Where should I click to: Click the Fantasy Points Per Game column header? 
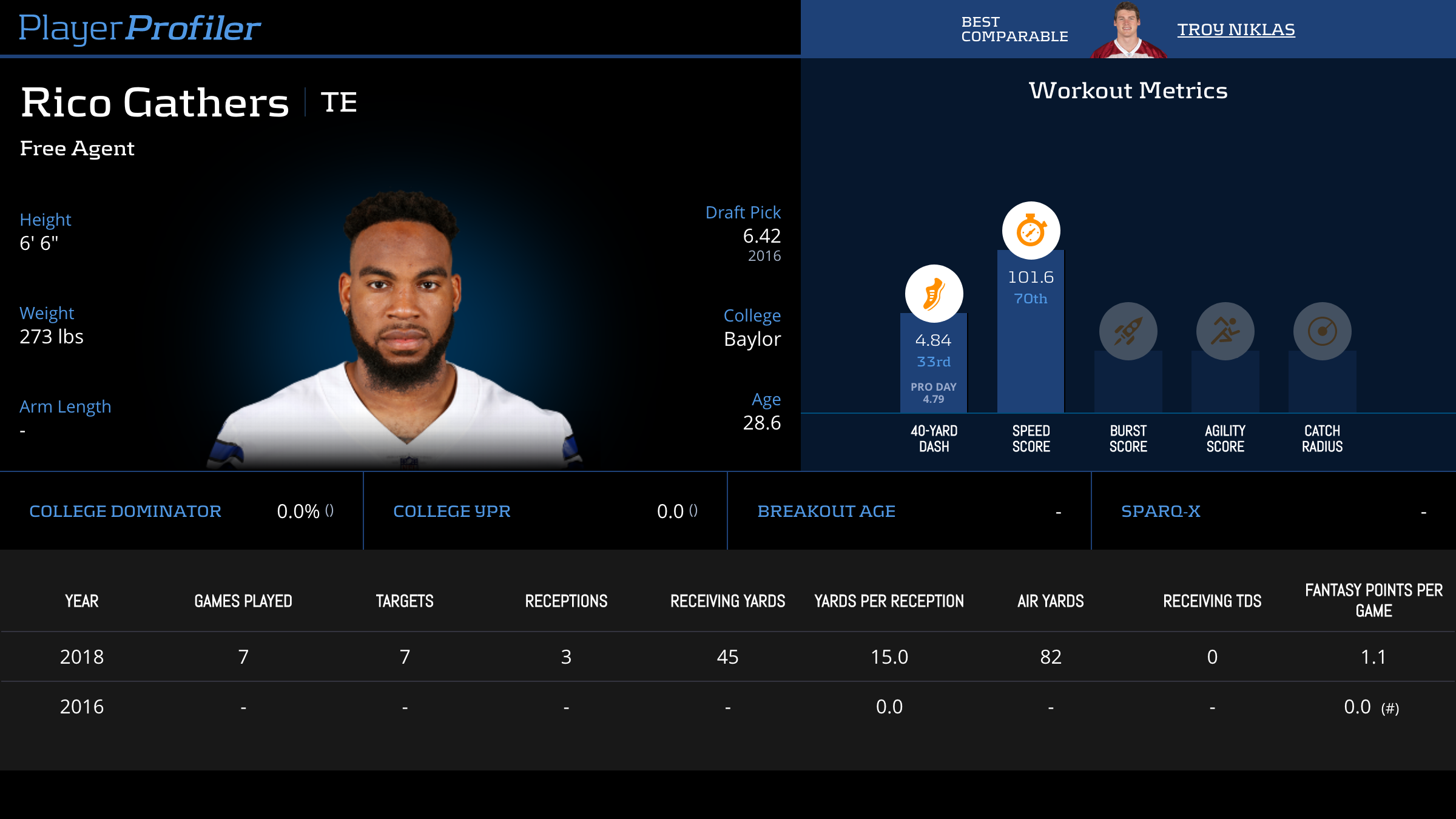click(x=1373, y=601)
